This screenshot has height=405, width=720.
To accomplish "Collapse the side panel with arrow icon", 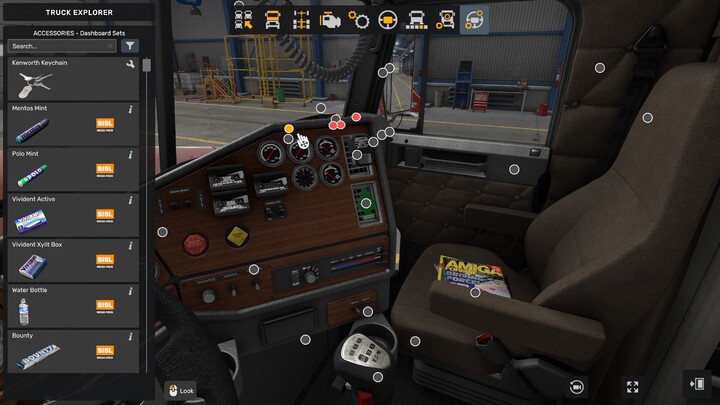I will click(696, 384).
